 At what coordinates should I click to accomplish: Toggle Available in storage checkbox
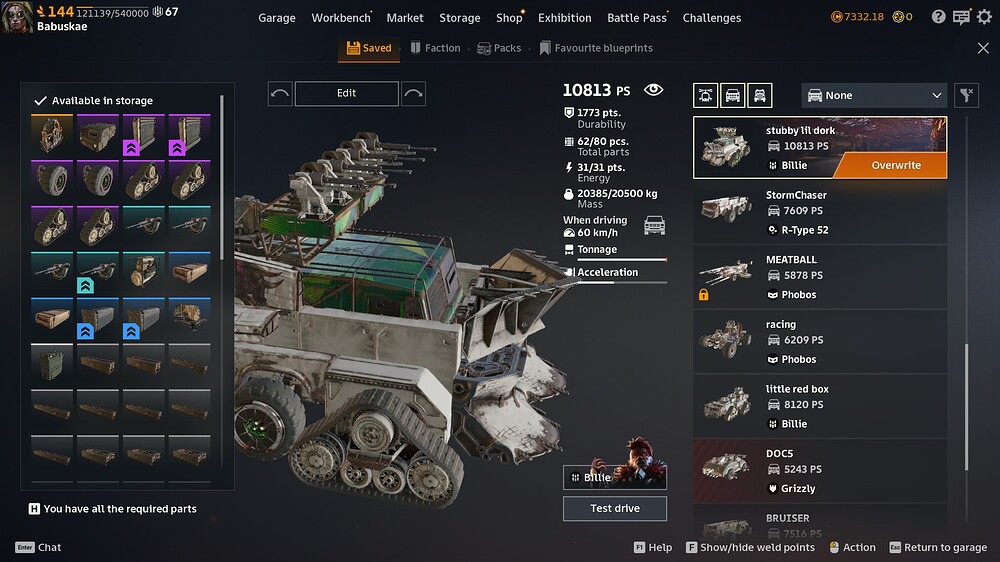[41, 101]
